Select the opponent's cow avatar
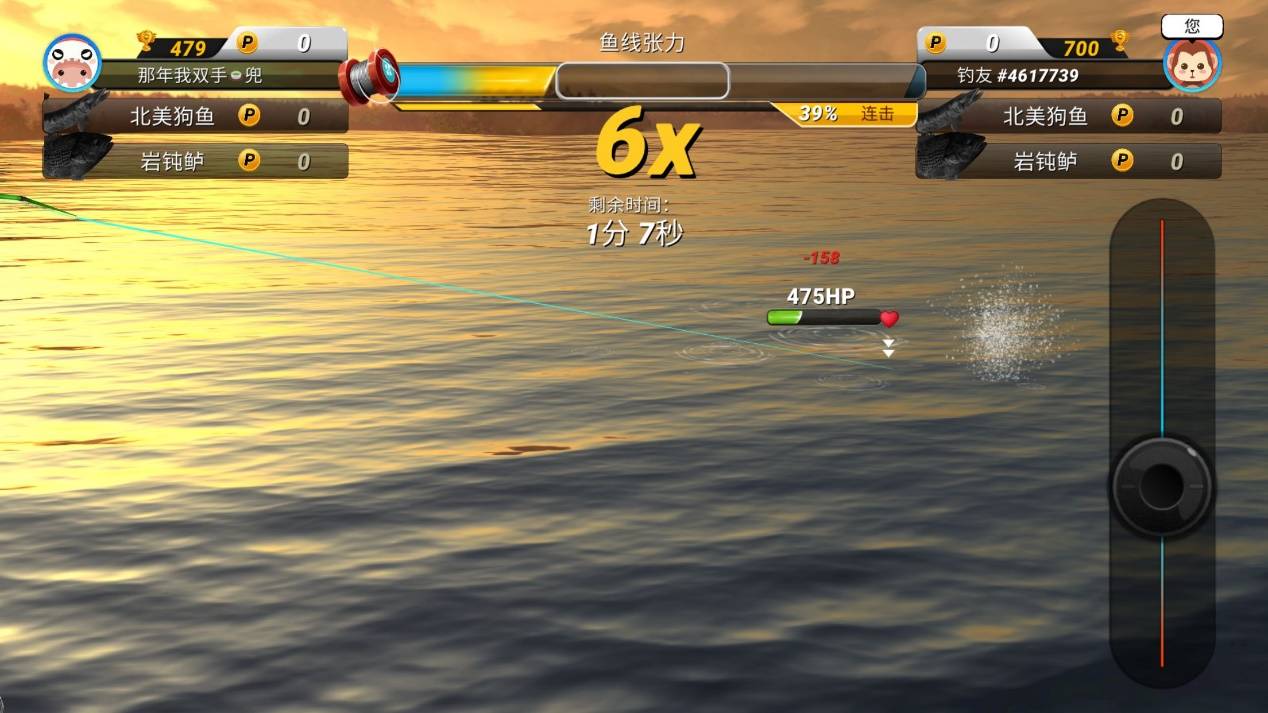Viewport: 1268px width, 713px height. (72, 63)
